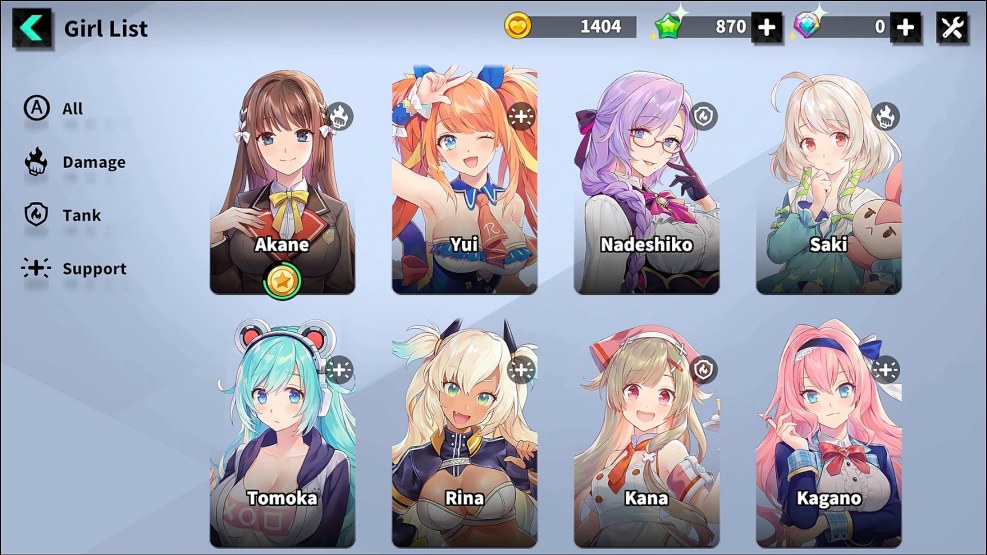The height and width of the screenshot is (555, 987).
Task: Choose the Akane character card
Action: [x=282, y=182]
